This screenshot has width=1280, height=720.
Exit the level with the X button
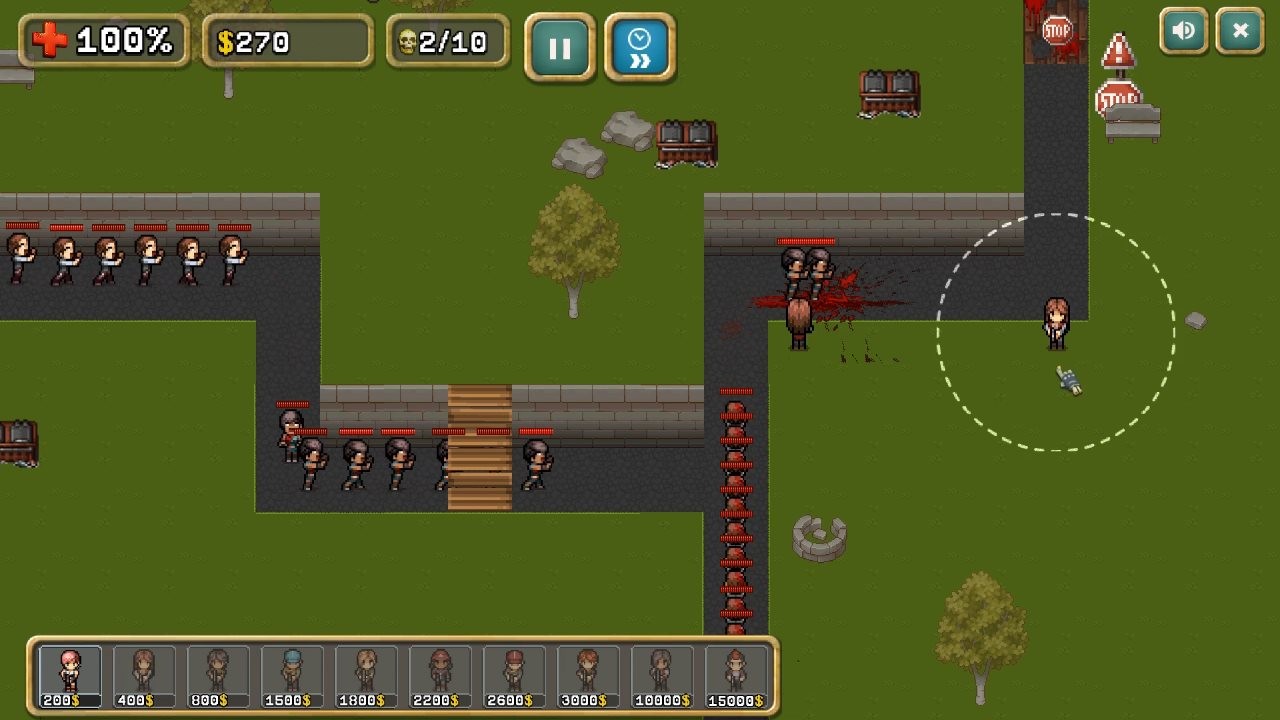click(1239, 31)
